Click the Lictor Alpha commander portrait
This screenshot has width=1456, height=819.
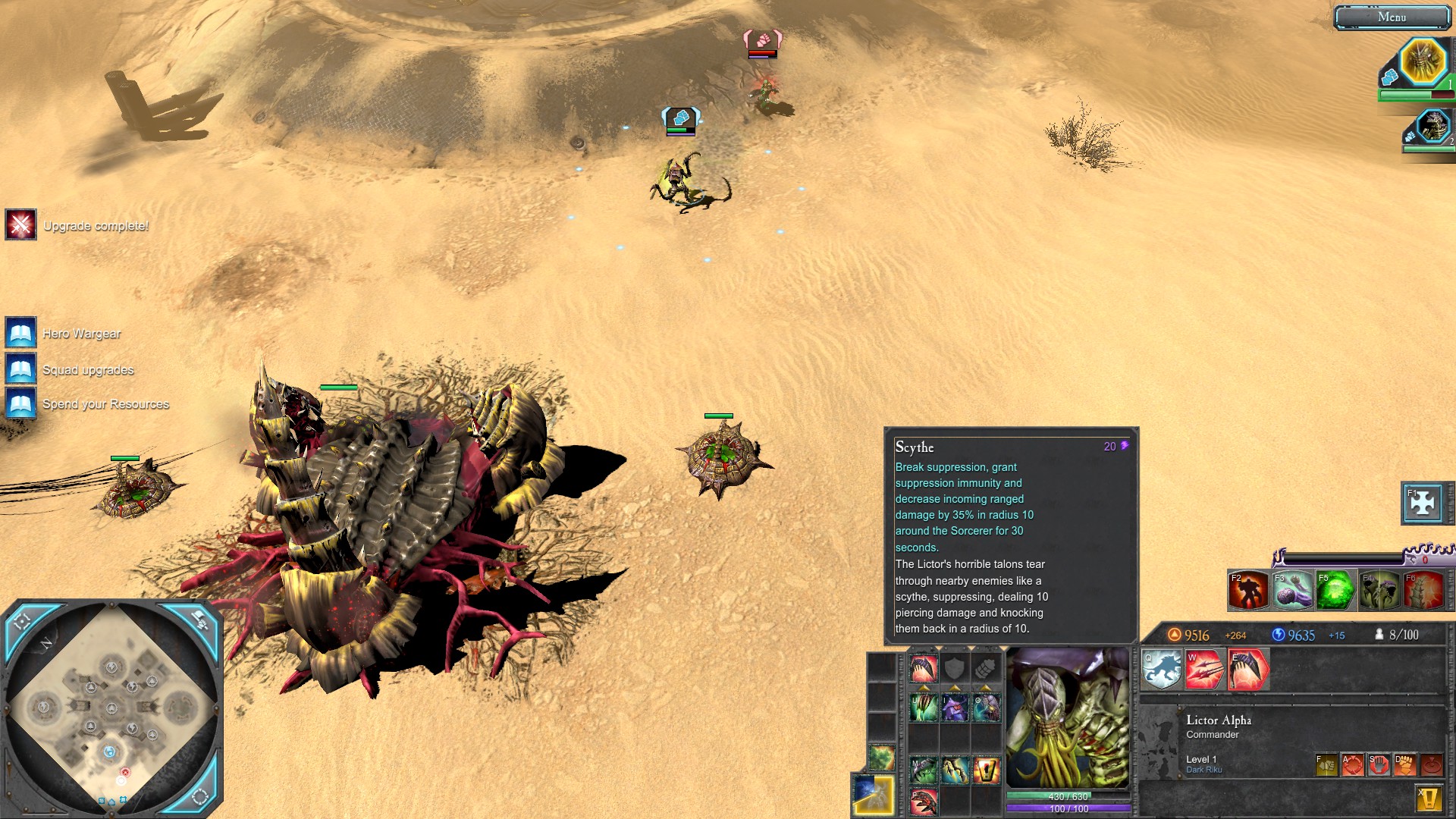(1067, 717)
